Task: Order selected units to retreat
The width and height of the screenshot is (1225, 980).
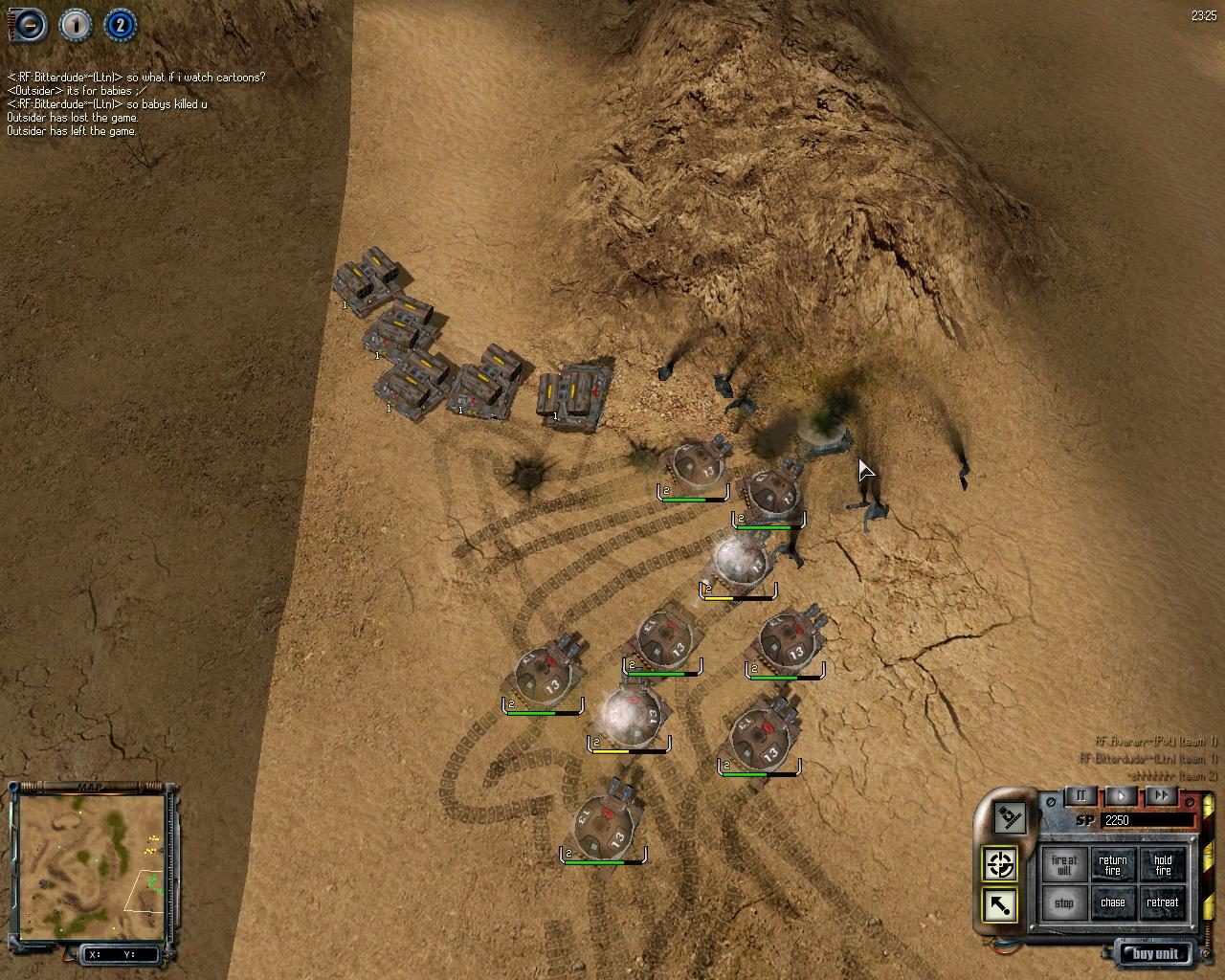Action: [x=1162, y=902]
